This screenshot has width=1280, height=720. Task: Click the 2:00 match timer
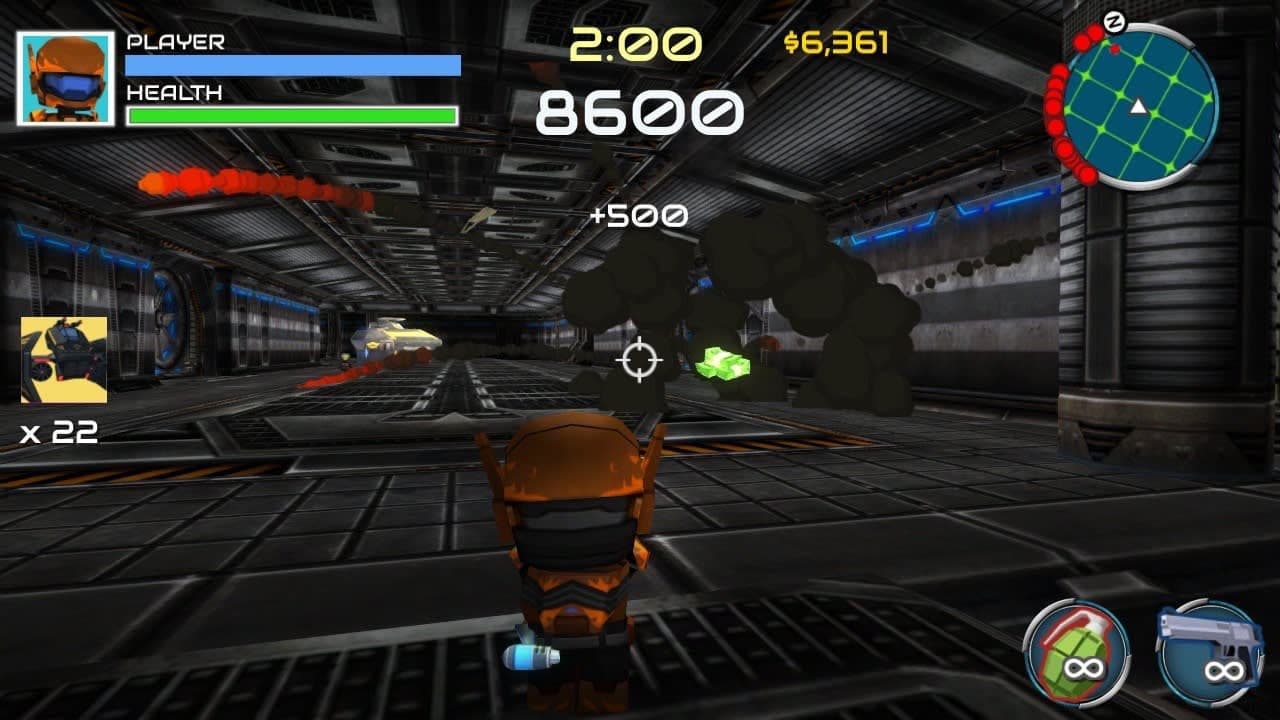[x=637, y=44]
